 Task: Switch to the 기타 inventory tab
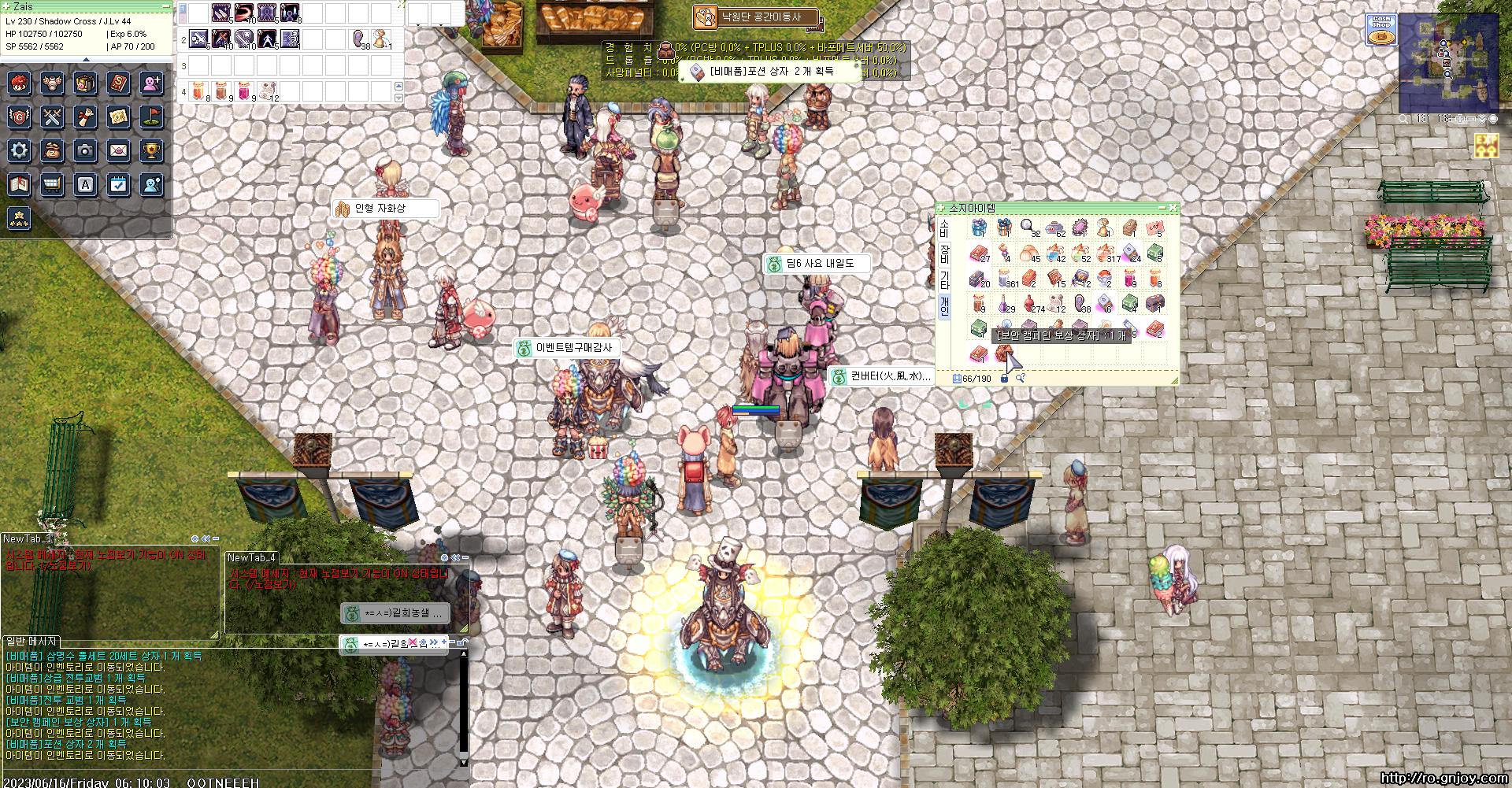click(944, 279)
